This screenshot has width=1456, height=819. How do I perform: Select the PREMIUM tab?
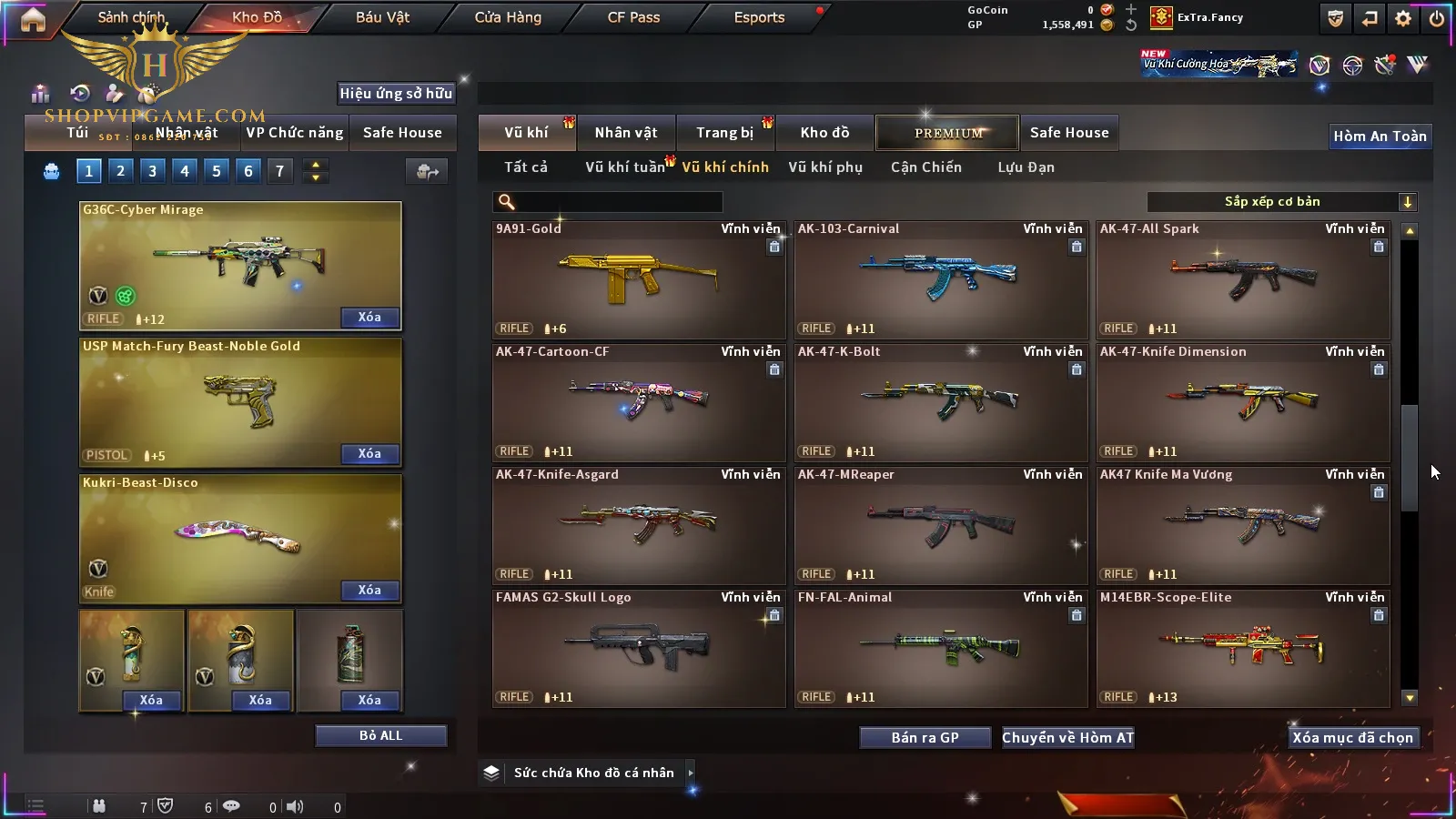(947, 133)
